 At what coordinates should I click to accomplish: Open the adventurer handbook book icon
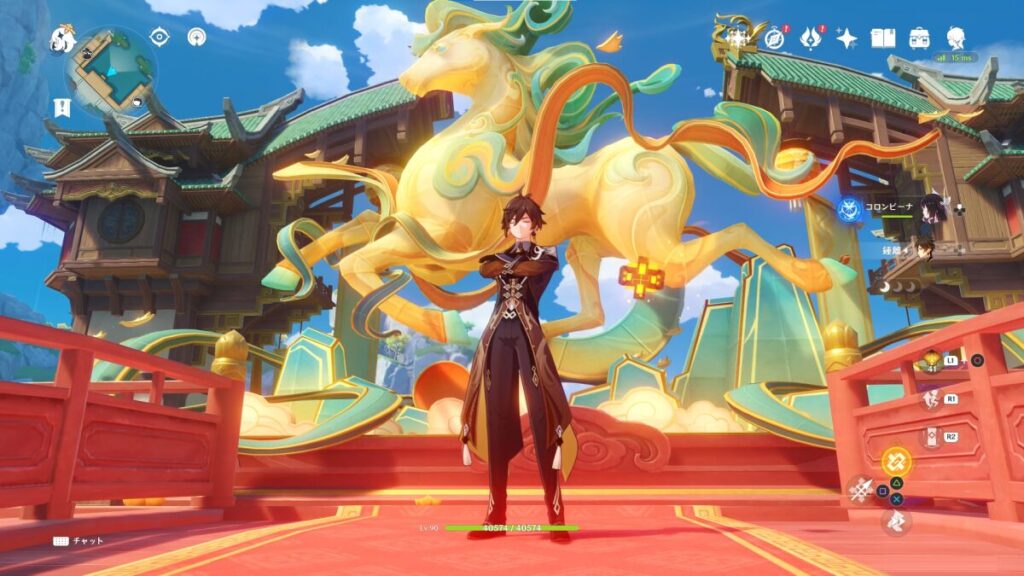pyautogui.click(x=882, y=38)
